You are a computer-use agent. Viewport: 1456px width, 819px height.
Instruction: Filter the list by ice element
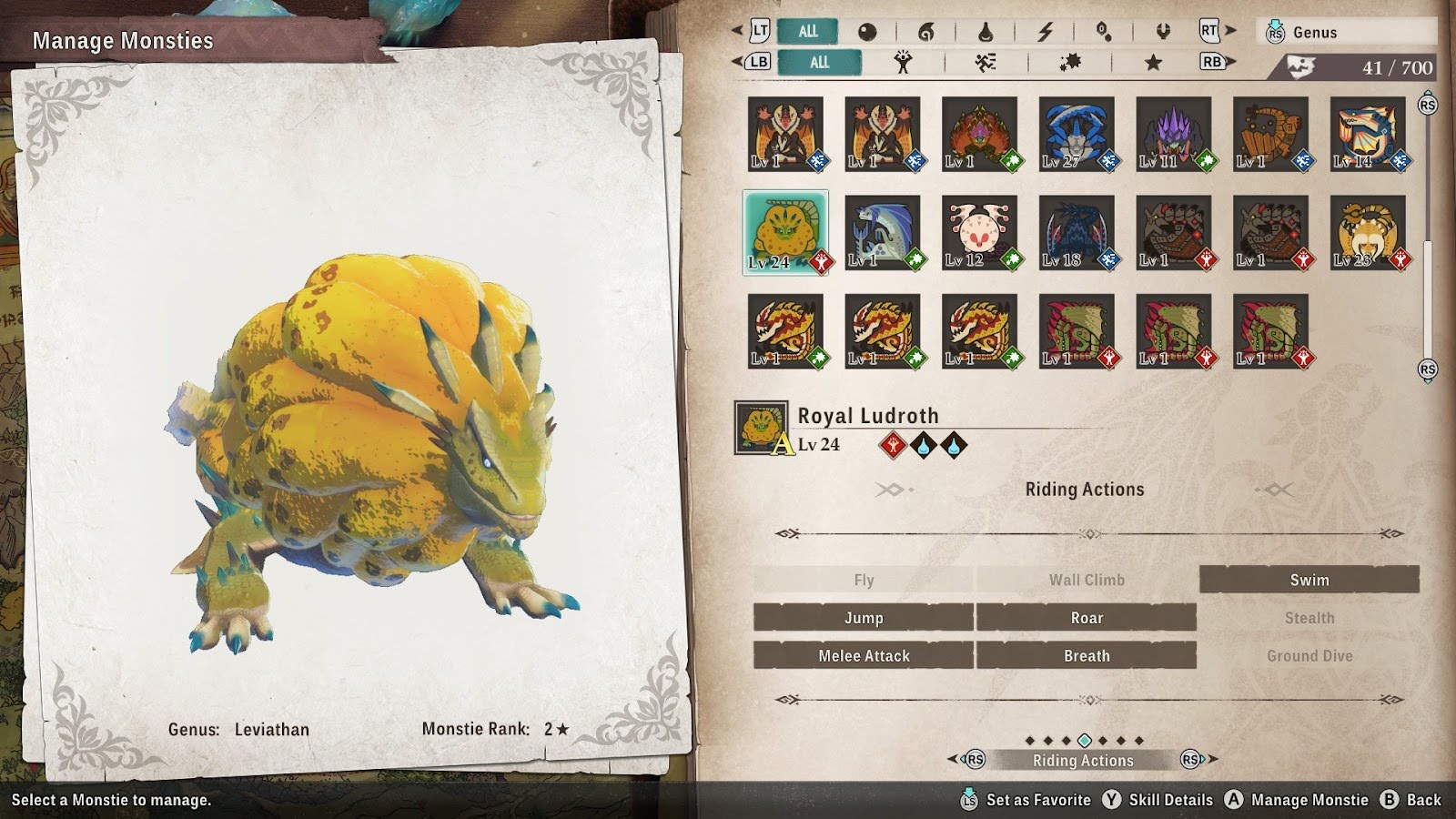tap(1103, 32)
